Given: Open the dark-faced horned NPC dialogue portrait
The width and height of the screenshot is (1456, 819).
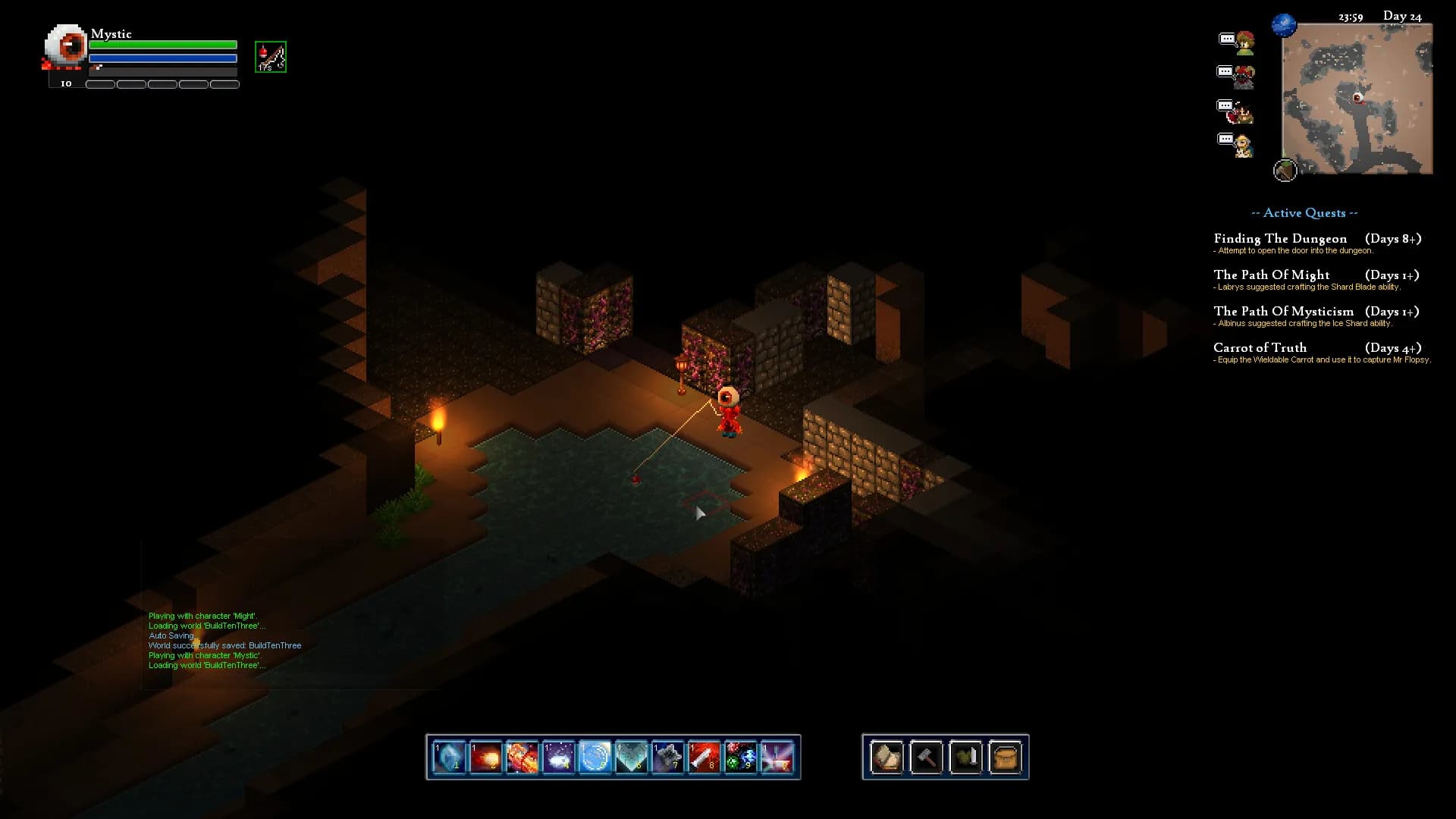Looking at the screenshot, I should [1244, 77].
